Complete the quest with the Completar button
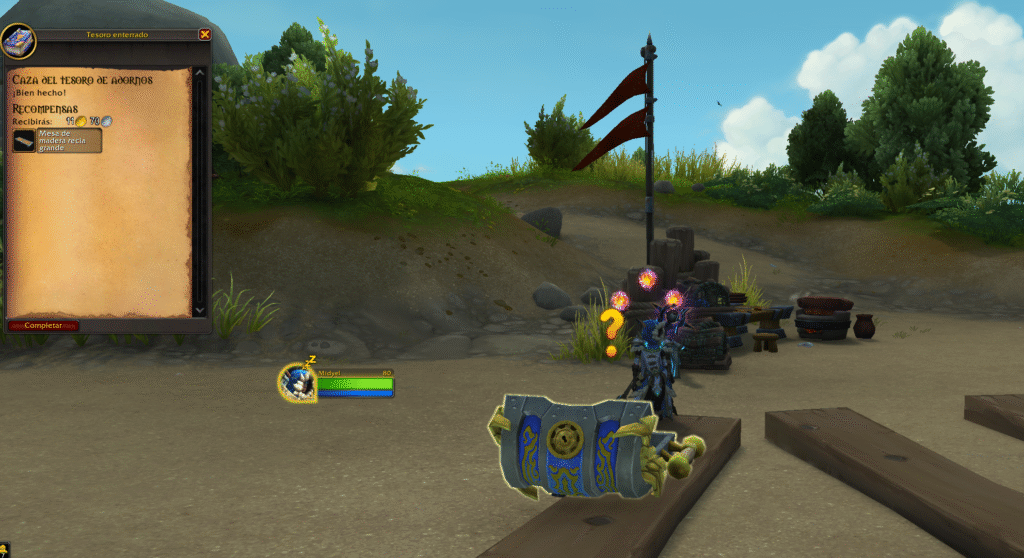Screen dimensions: 1024x558 tap(43, 326)
